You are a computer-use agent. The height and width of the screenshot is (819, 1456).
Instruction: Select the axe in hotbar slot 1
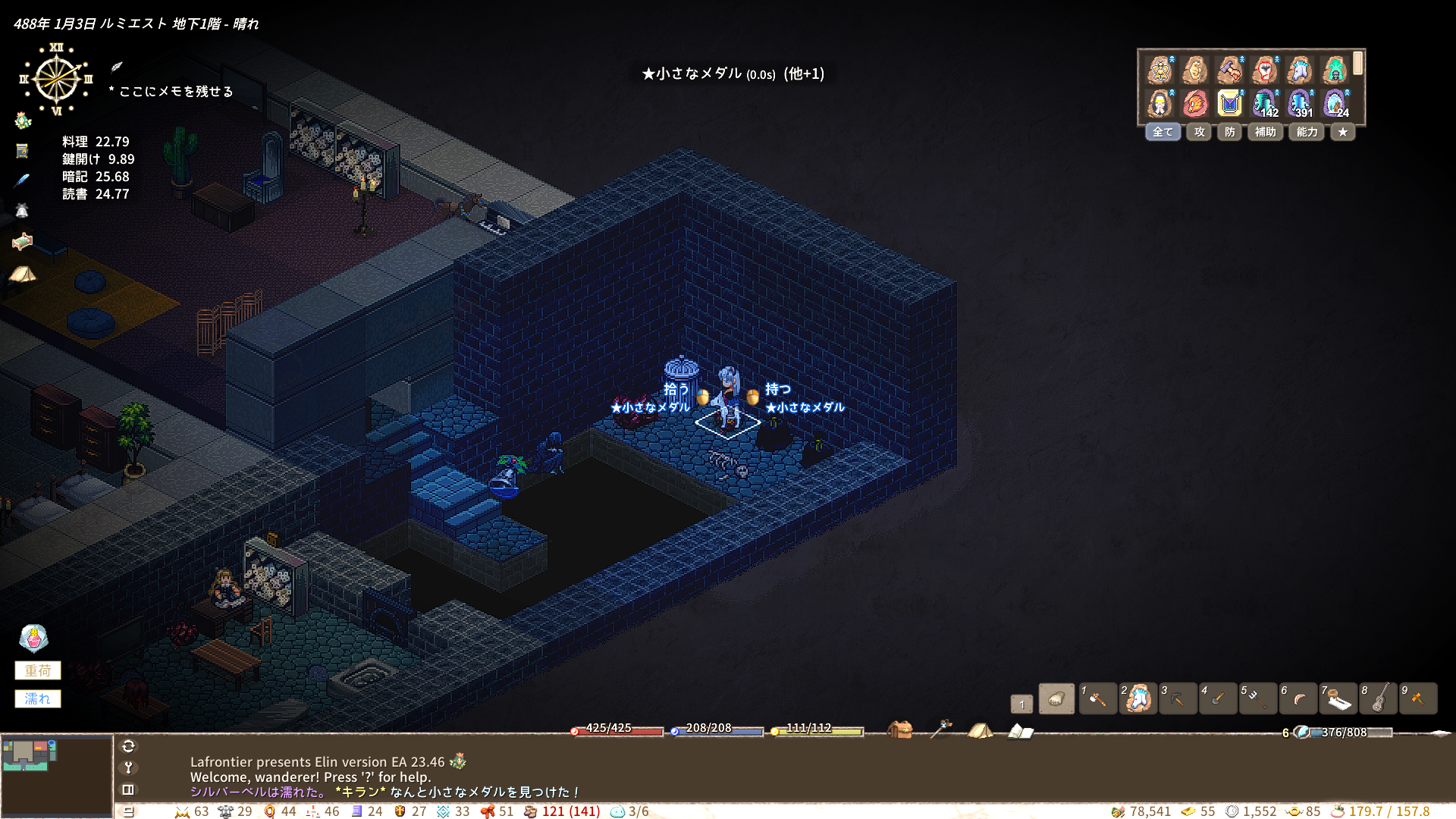(x=1097, y=699)
